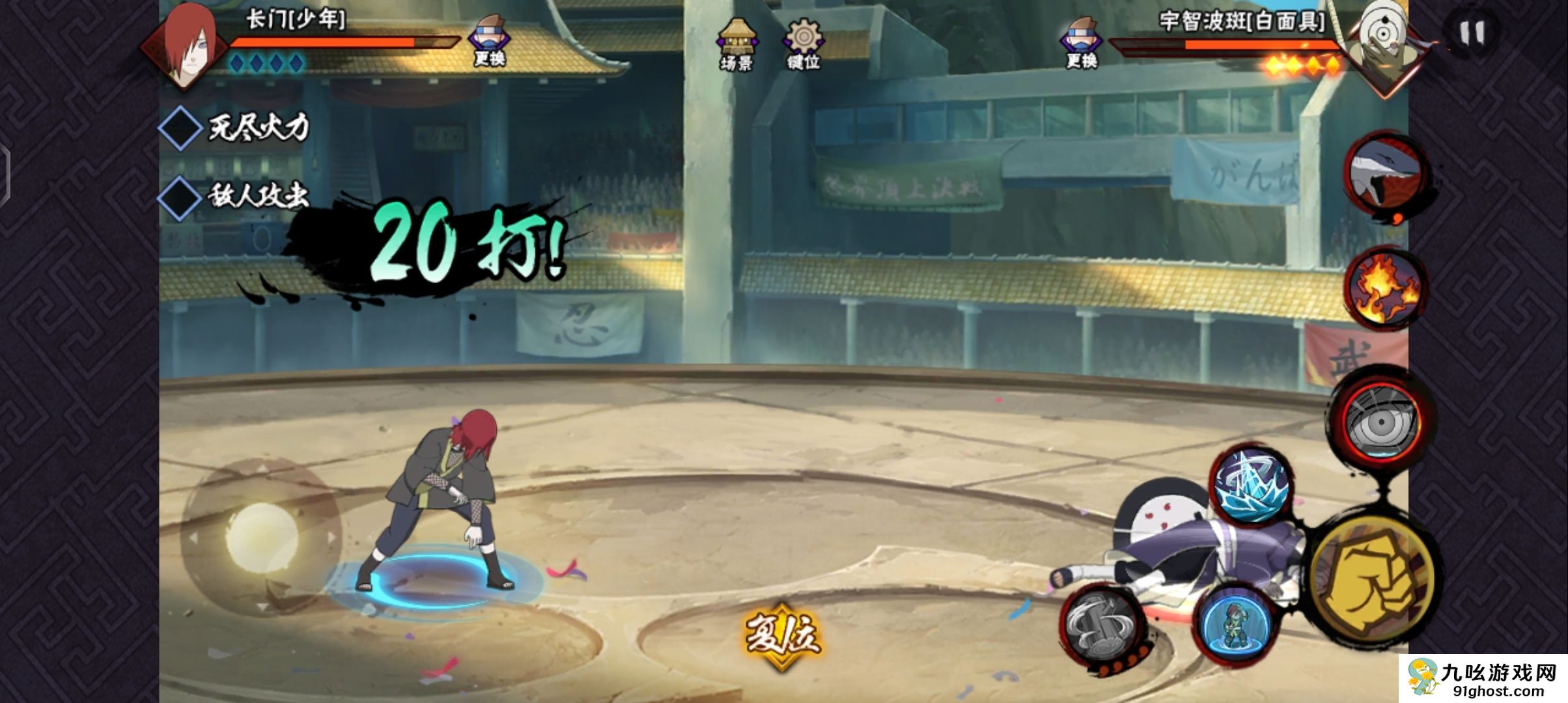Tap the 复位 reset button
The height and width of the screenshot is (703, 1568).
pos(781,635)
